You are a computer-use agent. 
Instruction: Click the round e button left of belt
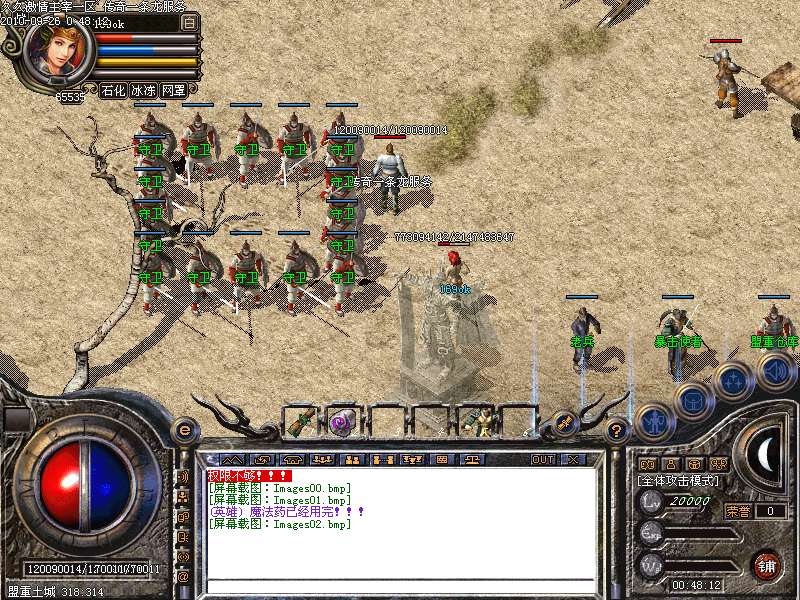point(185,430)
